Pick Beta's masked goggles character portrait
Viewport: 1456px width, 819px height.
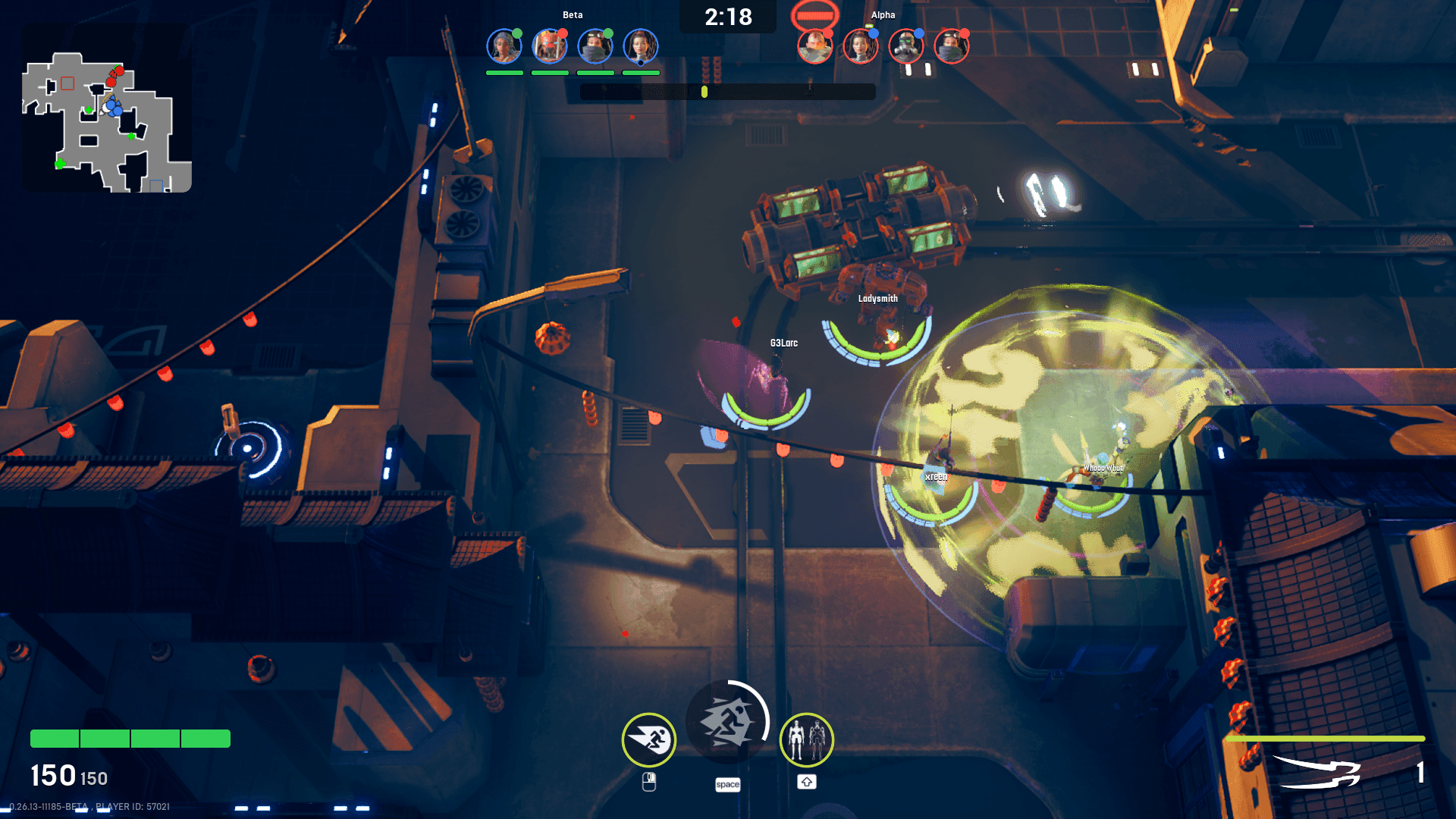(595, 46)
